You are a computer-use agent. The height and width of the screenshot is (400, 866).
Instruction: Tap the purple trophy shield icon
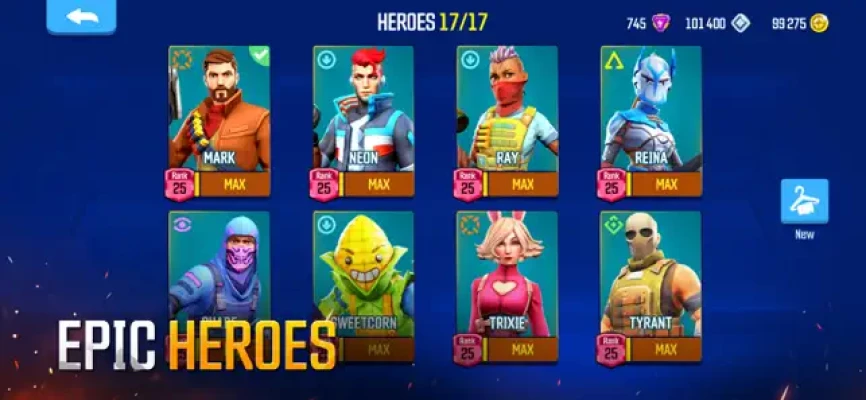(661, 23)
